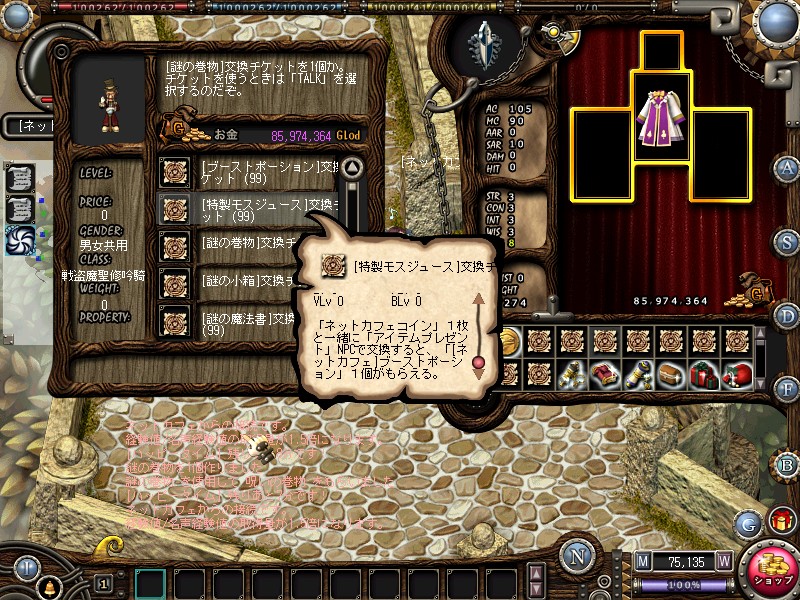Image resolution: width=800 pixels, height=600 pixels.
Task: Click the round A shortcut button
Action: (x=788, y=168)
